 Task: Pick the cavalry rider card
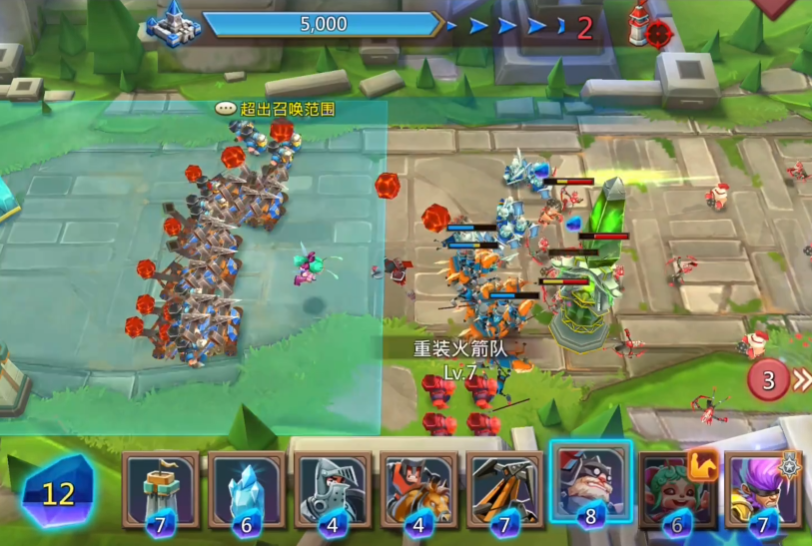419,489
